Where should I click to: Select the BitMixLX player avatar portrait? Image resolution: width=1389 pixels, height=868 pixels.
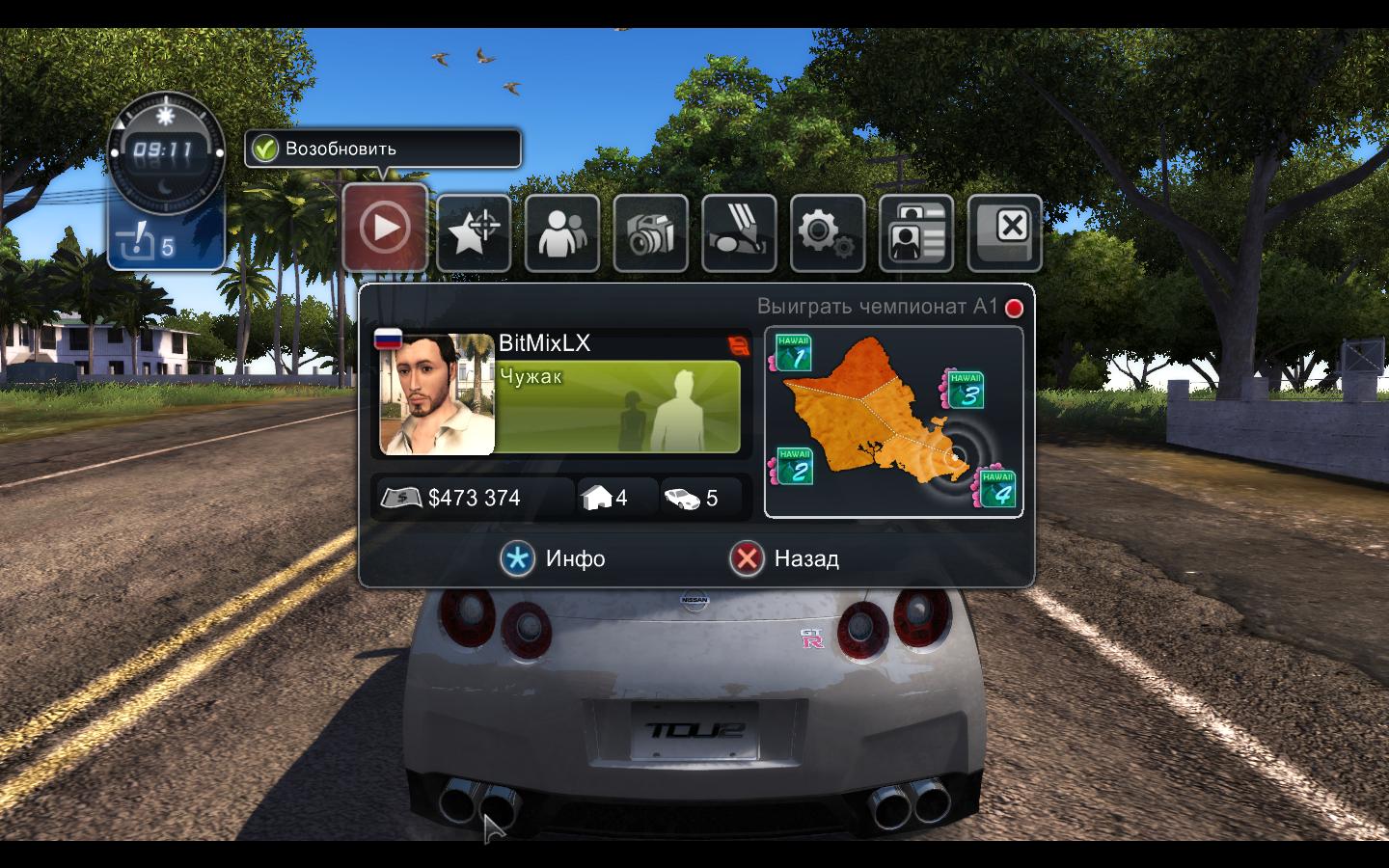pyautogui.click(x=437, y=394)
